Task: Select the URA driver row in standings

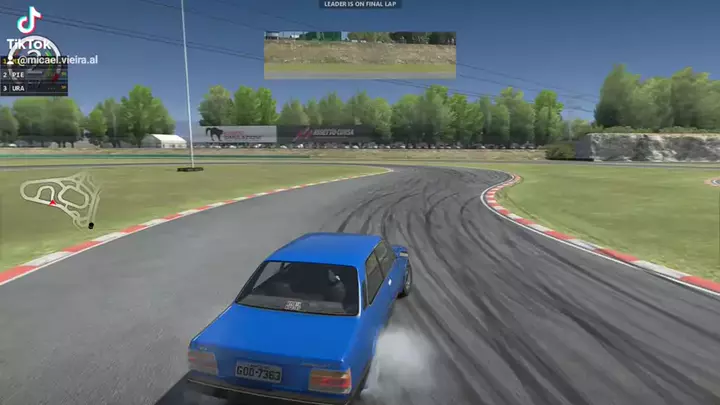Action: [34, 88]
